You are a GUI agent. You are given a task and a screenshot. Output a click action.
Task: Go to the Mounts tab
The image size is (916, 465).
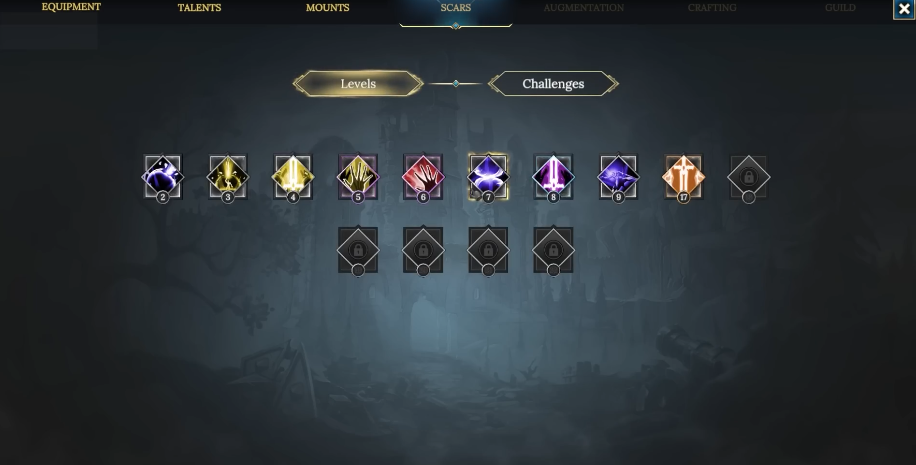[x=328, y=8]
